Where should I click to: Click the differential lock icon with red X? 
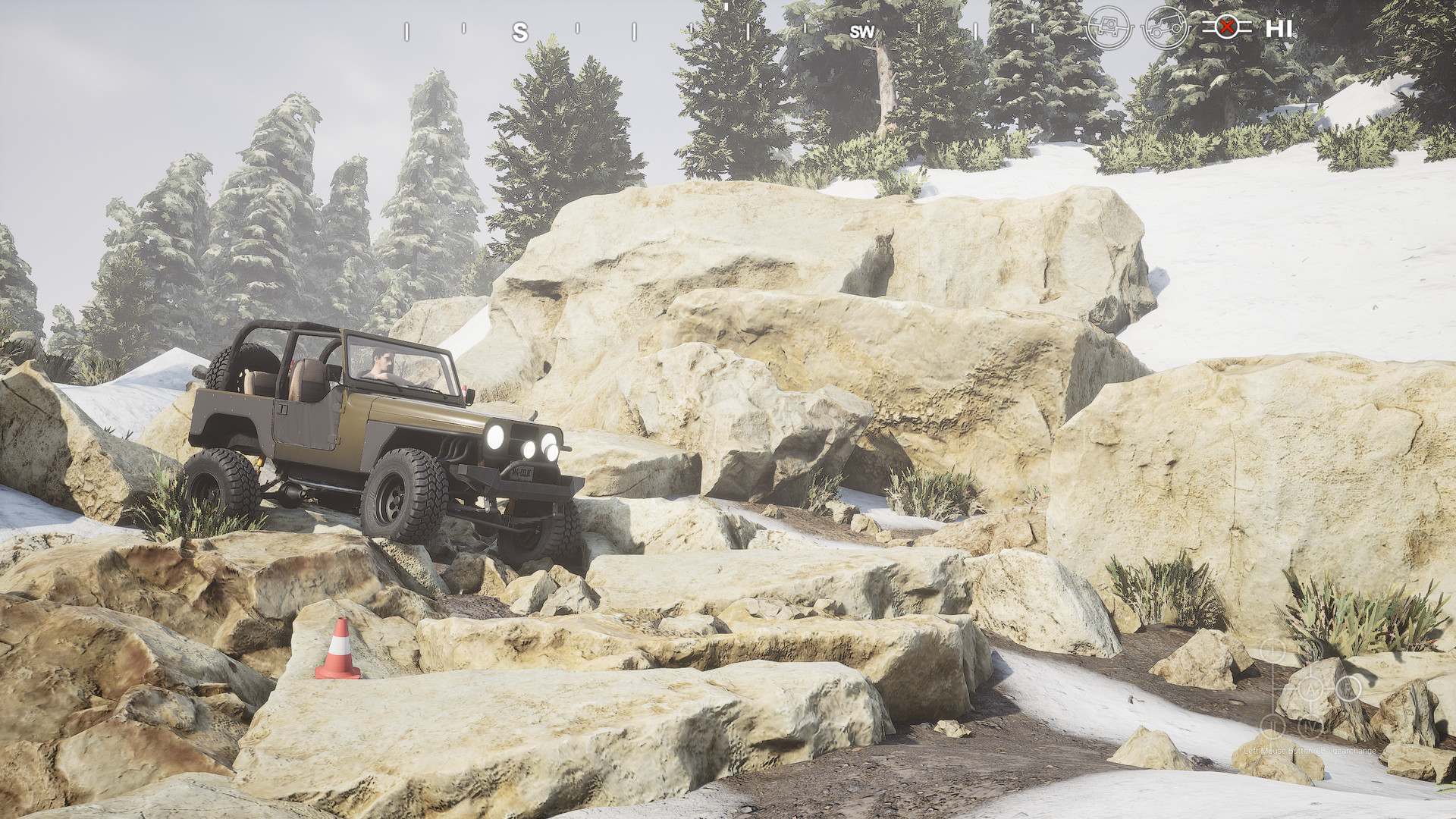1226,27
